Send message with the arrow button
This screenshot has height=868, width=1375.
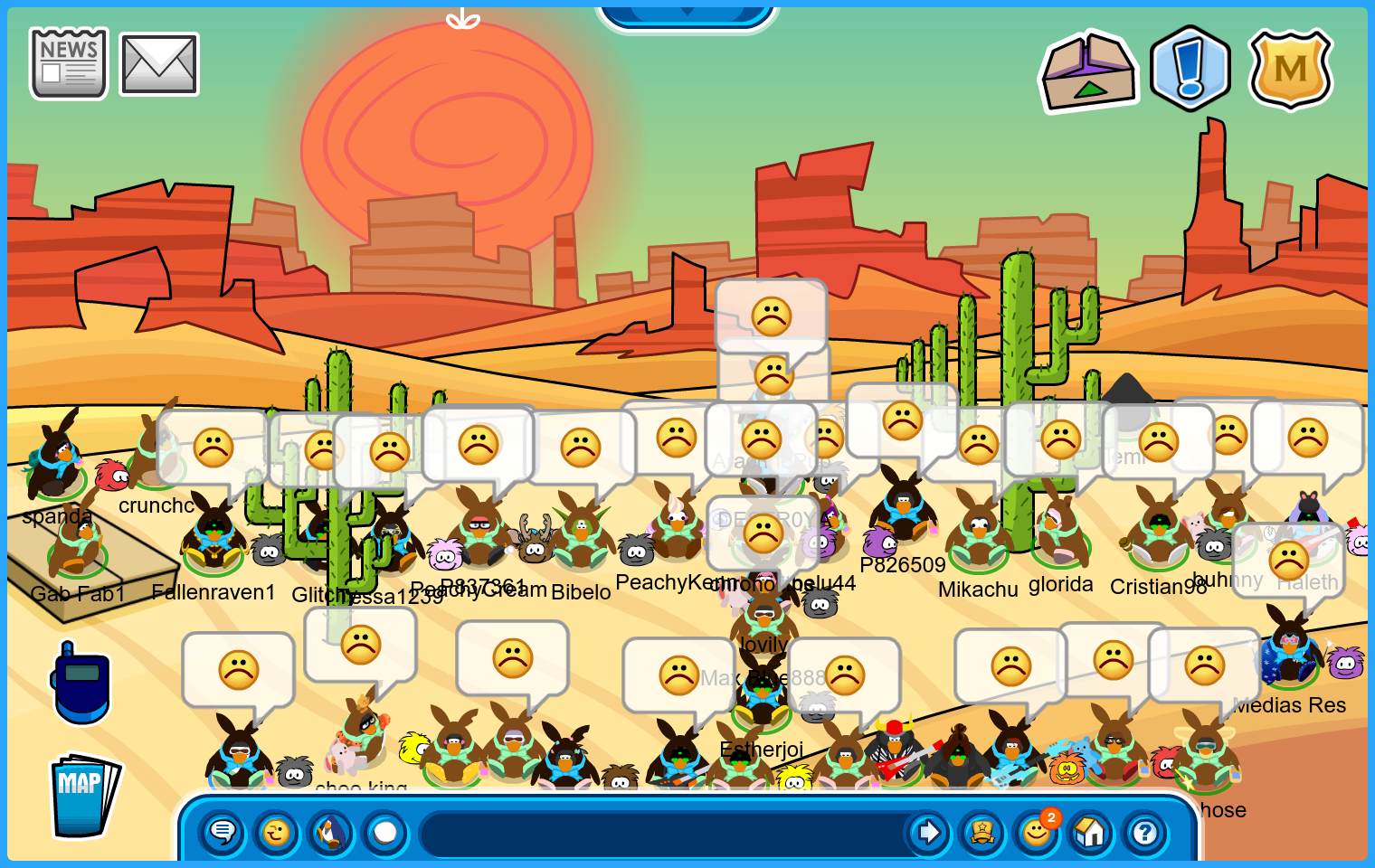pos(928,832)
